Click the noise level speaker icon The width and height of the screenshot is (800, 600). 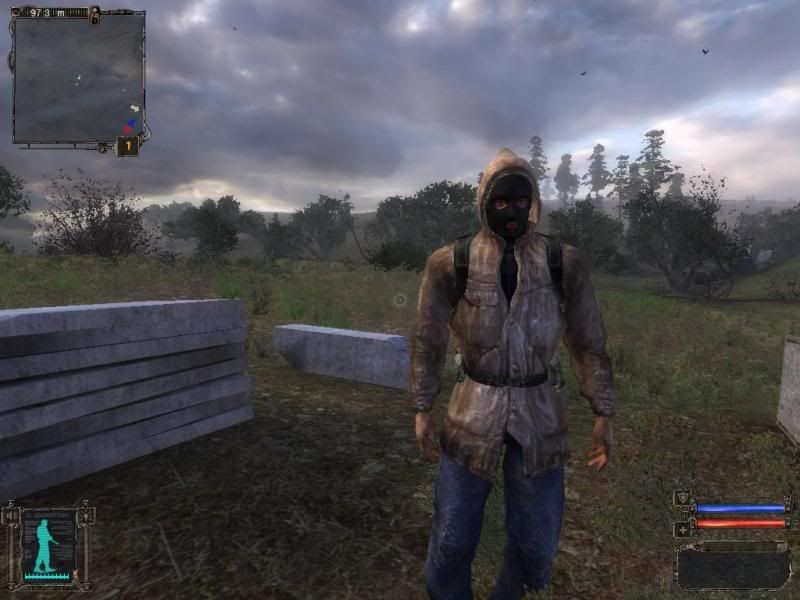(x=12, y=516)
